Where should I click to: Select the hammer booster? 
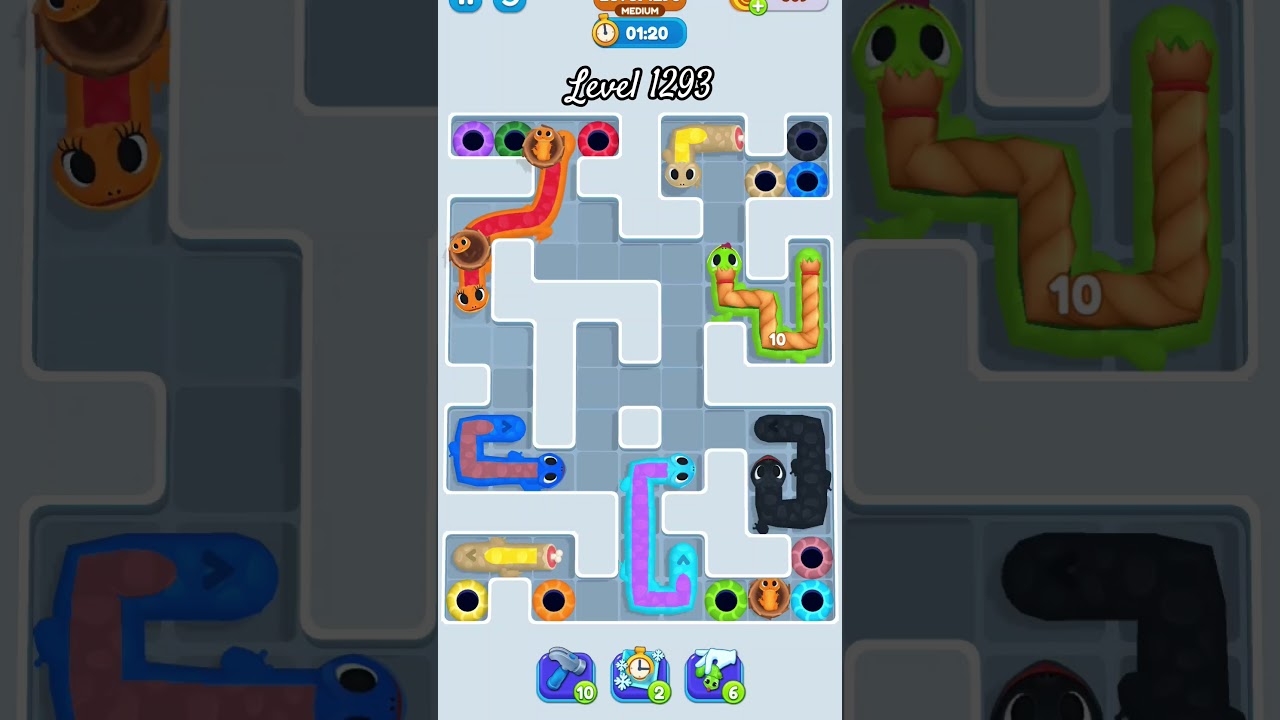coord(566,675)
